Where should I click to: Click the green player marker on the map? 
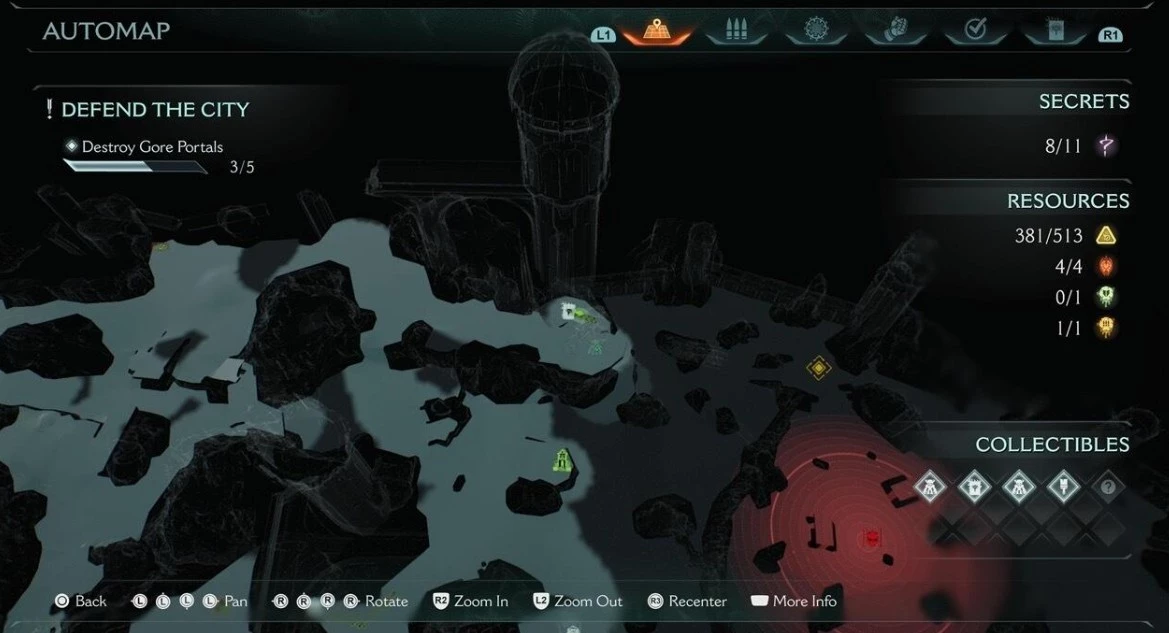[x=564, y=460]
